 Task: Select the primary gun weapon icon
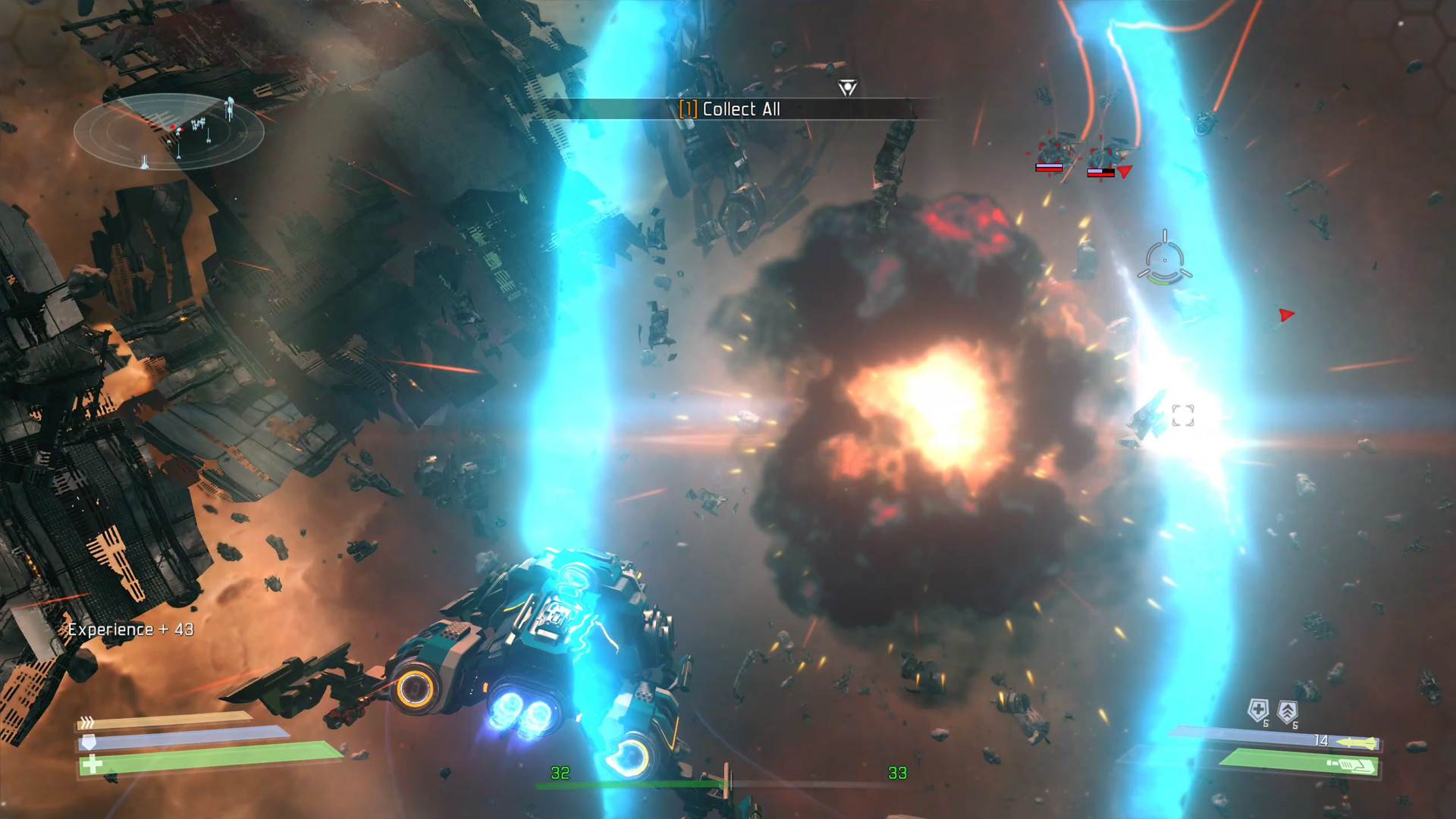pos(1355,766)
